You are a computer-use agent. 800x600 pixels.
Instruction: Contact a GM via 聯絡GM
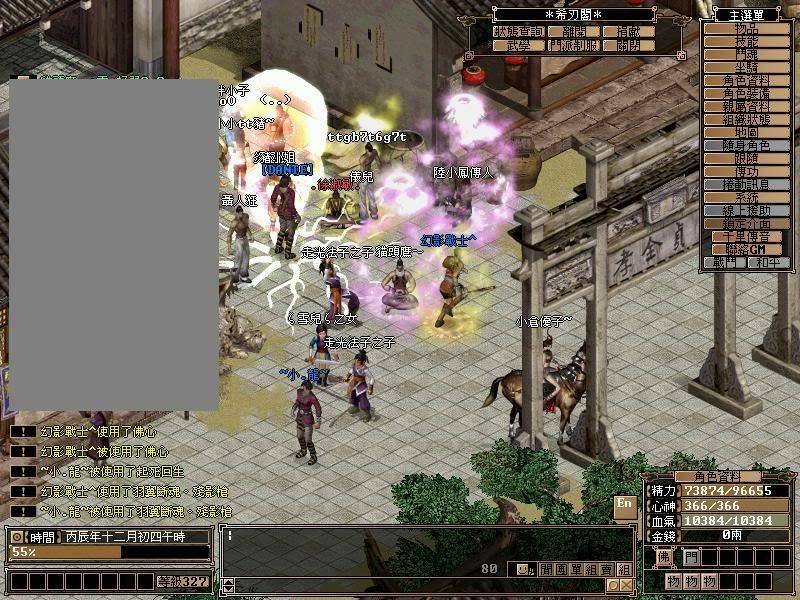coord(746,250)
